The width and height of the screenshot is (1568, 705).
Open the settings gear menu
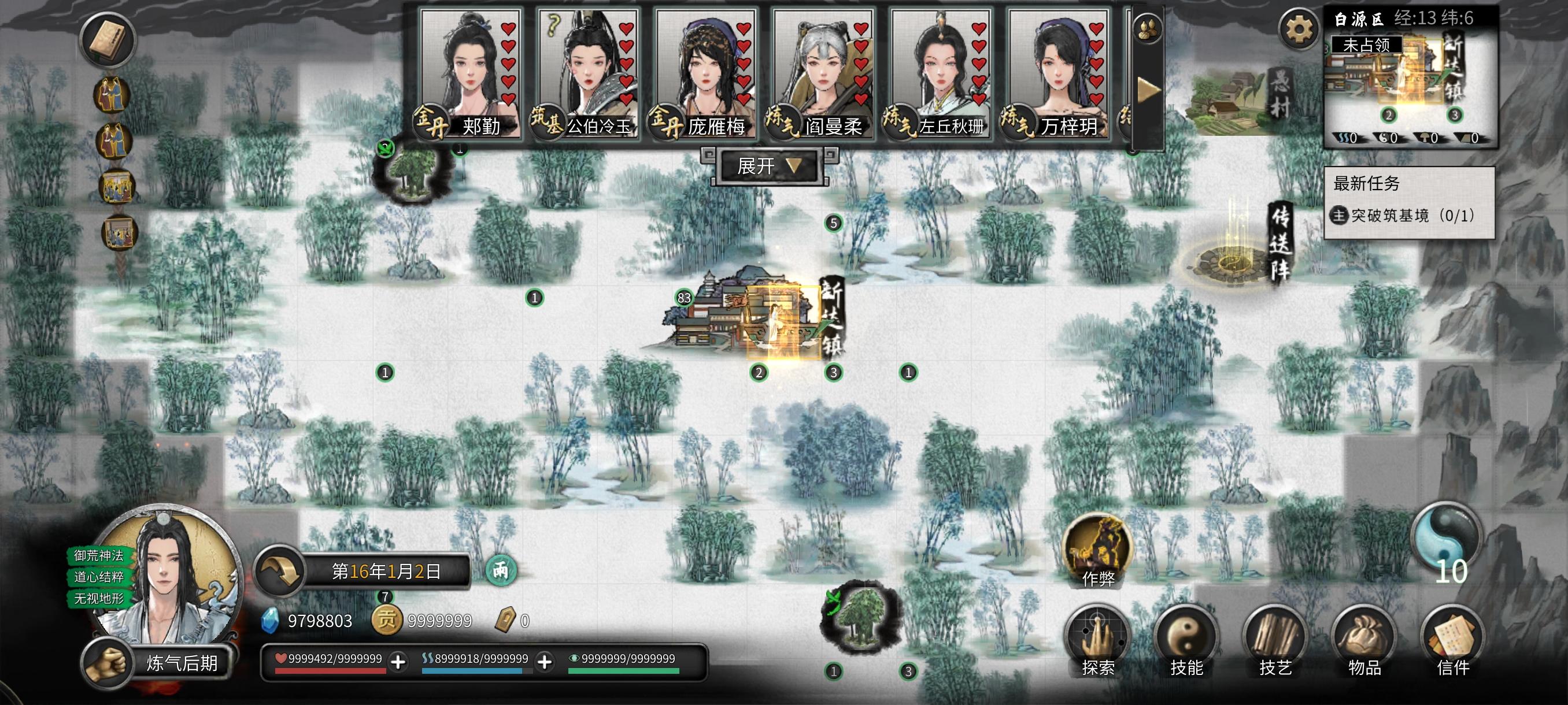(1298, 28)
